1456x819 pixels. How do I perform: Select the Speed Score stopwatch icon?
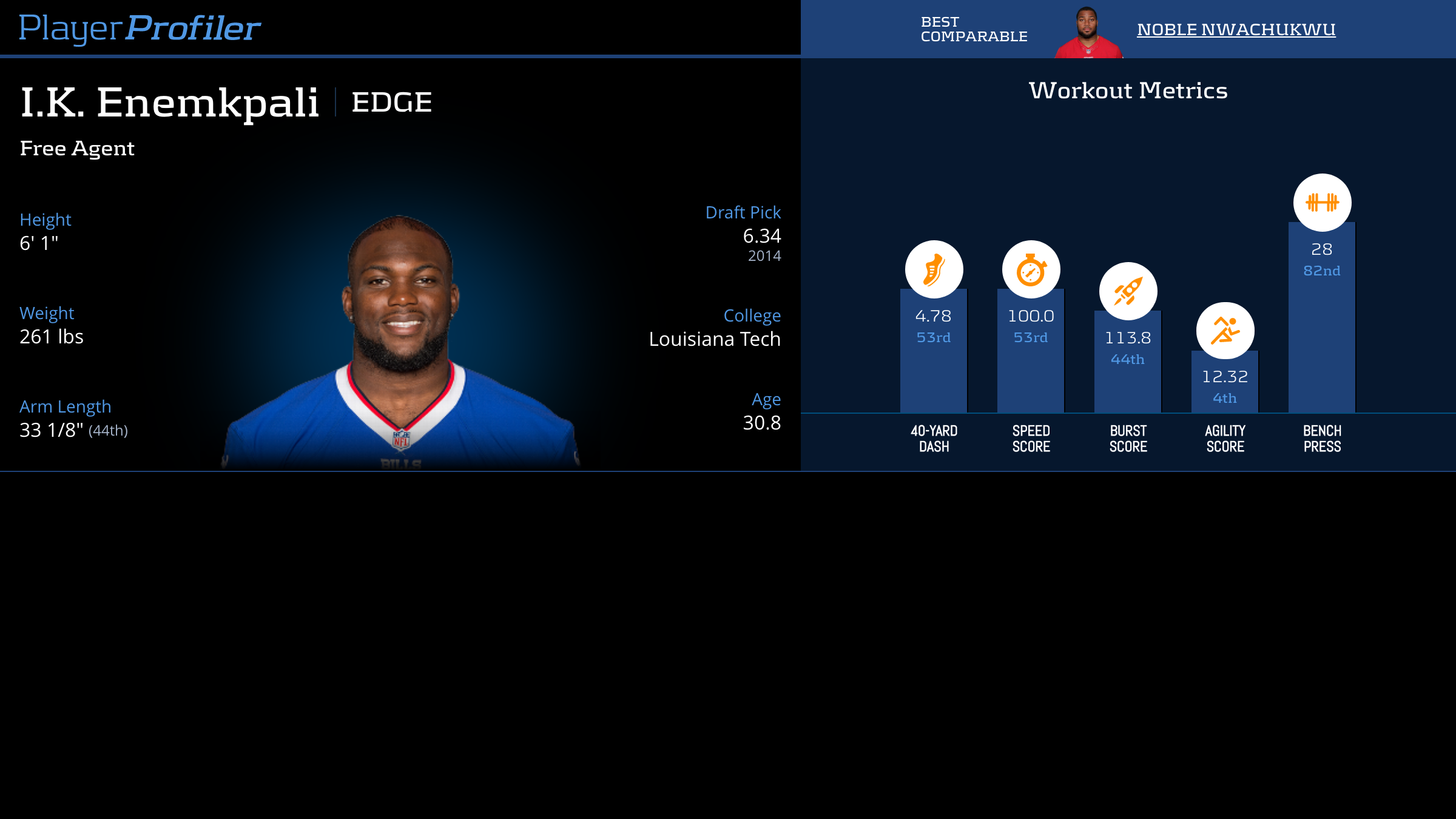(x=1031, y=269)
